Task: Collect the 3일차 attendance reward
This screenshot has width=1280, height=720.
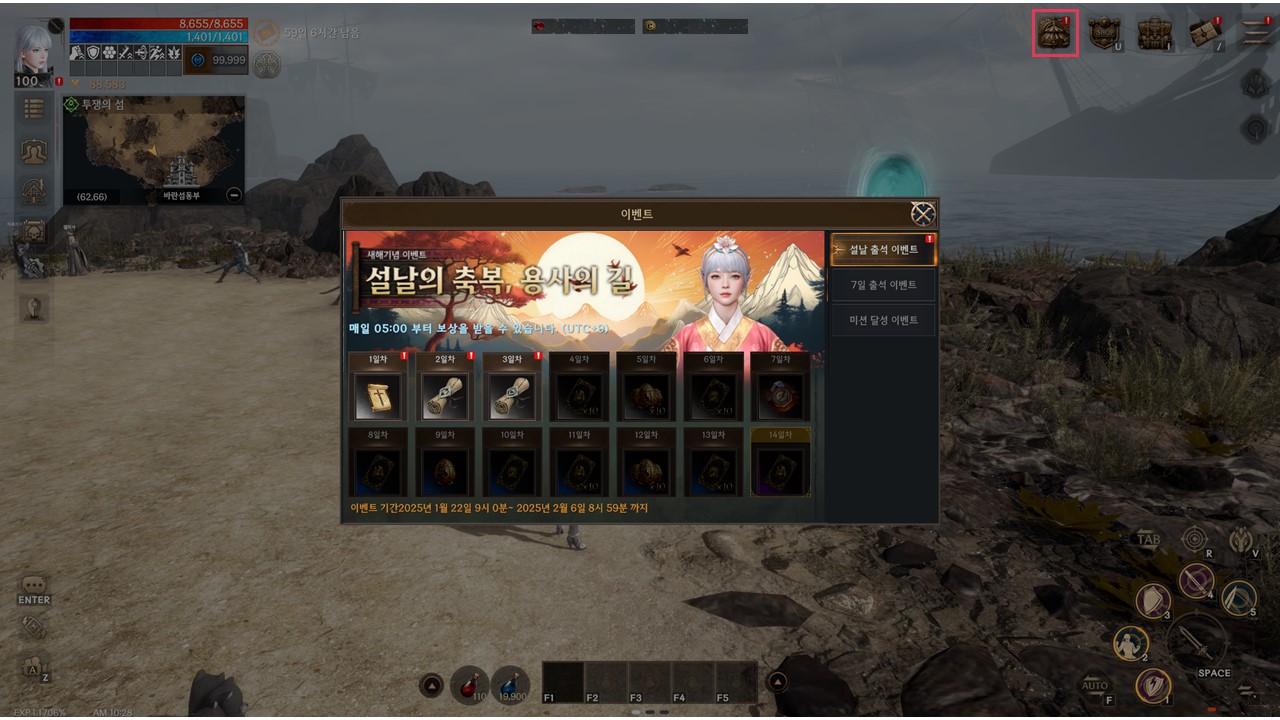Action: 512,395
